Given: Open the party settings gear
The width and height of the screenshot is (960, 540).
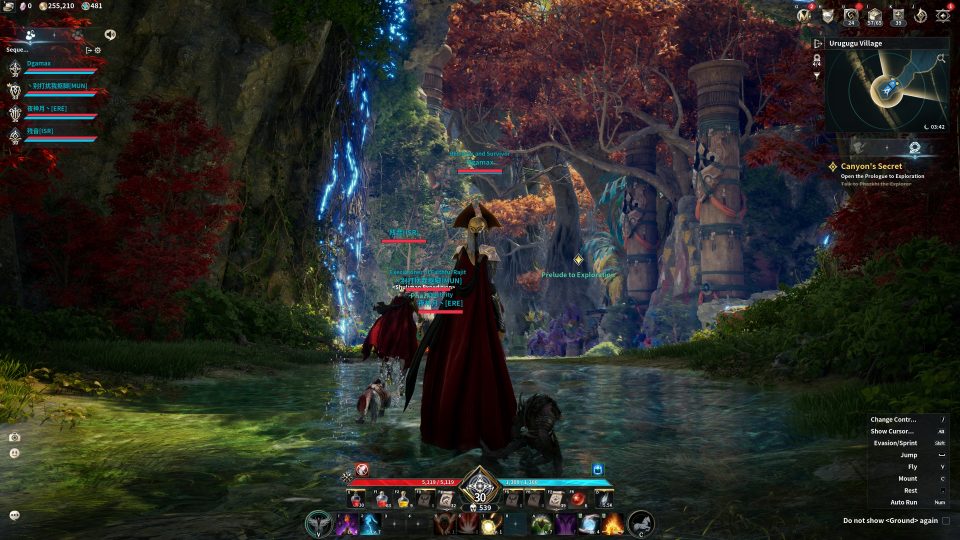Looking at the screenshot, I should click(x=98, y=49).
